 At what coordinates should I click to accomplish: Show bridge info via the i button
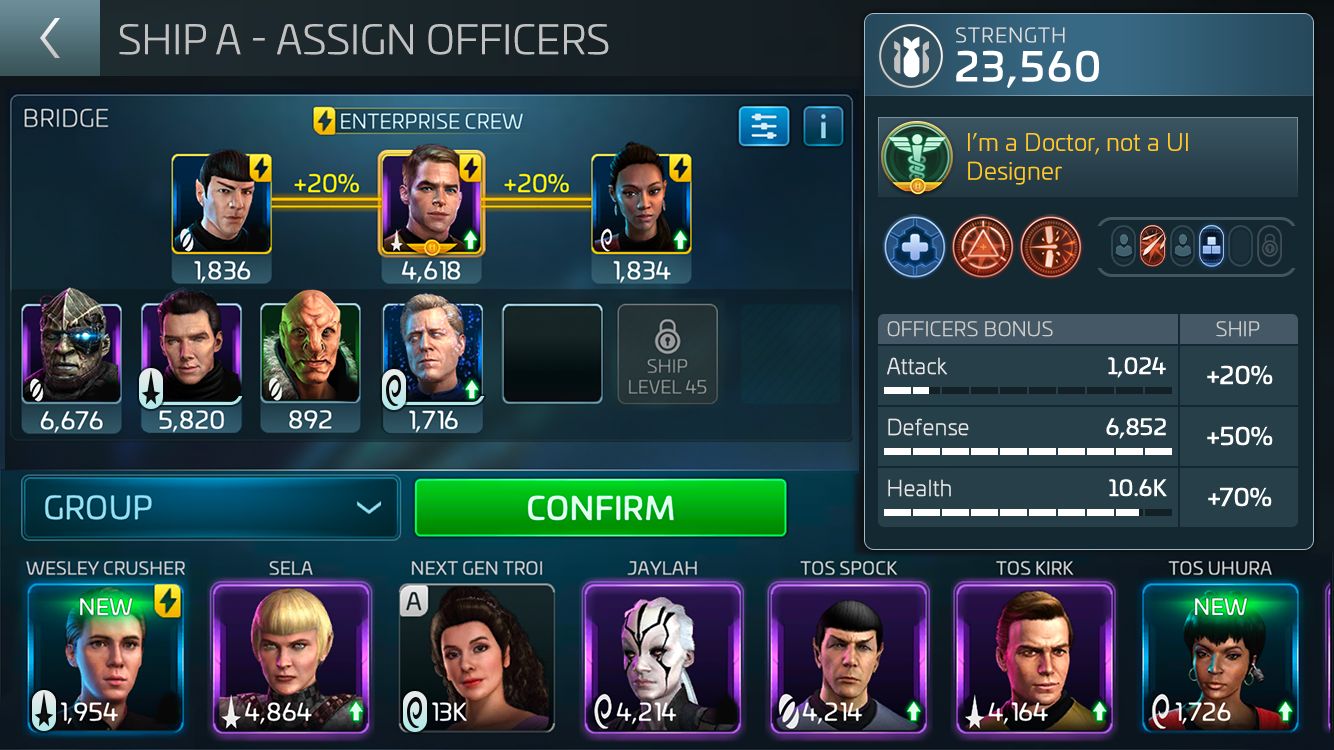(823, 127)
